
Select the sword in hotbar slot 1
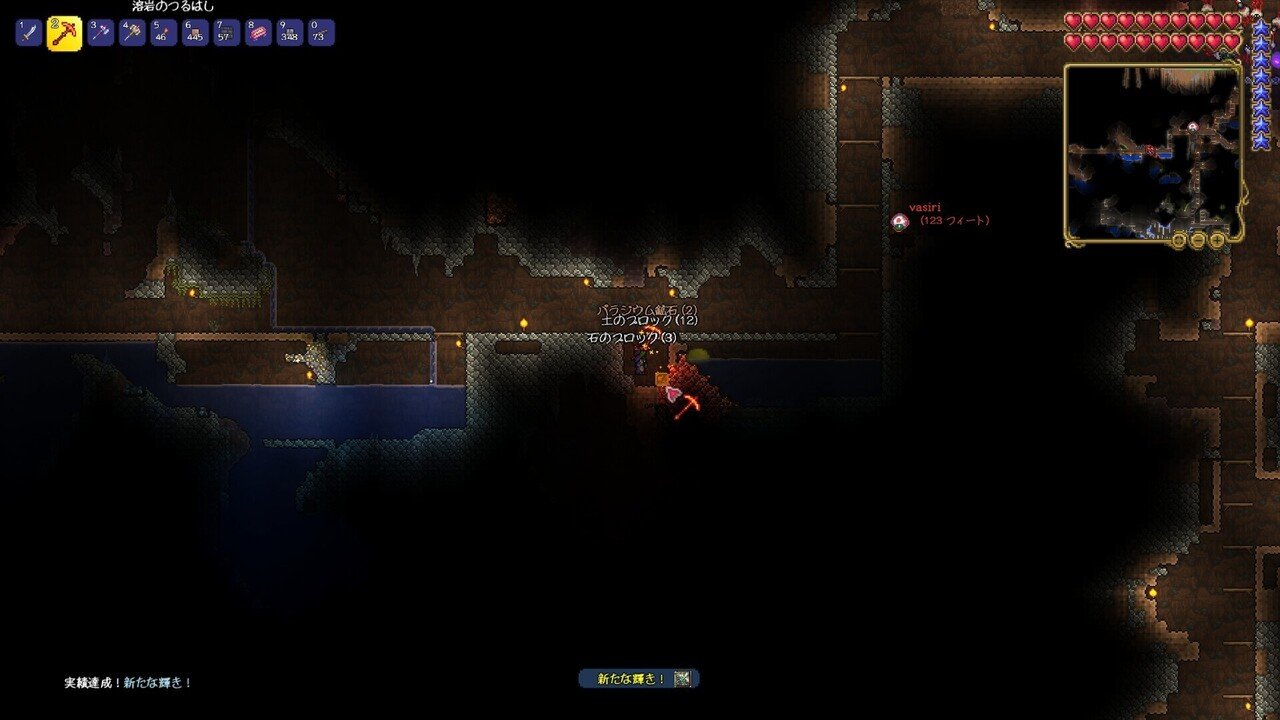click(28, 33)
